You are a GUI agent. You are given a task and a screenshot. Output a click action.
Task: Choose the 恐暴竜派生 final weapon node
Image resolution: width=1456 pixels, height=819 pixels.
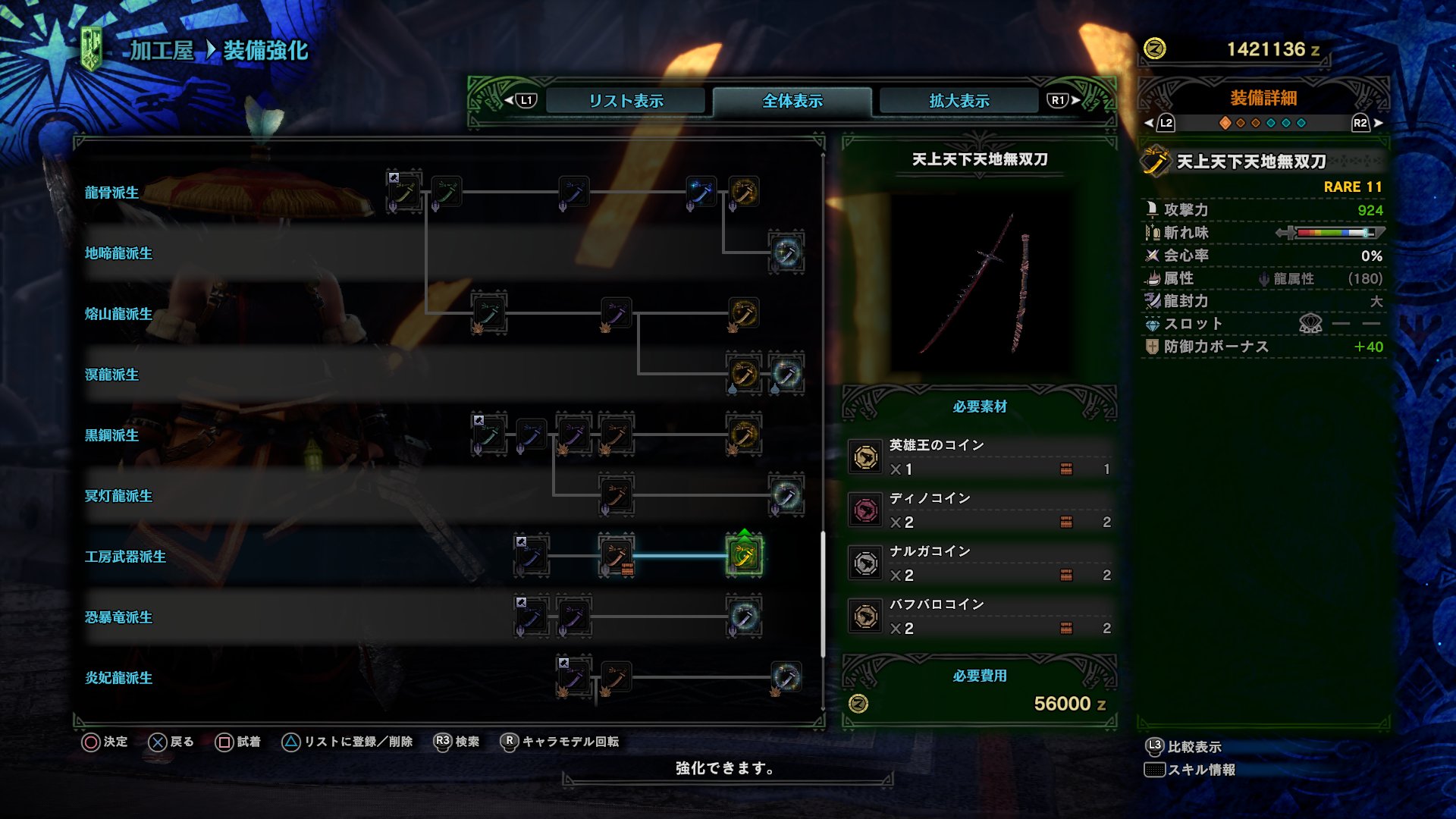[744, 617]
